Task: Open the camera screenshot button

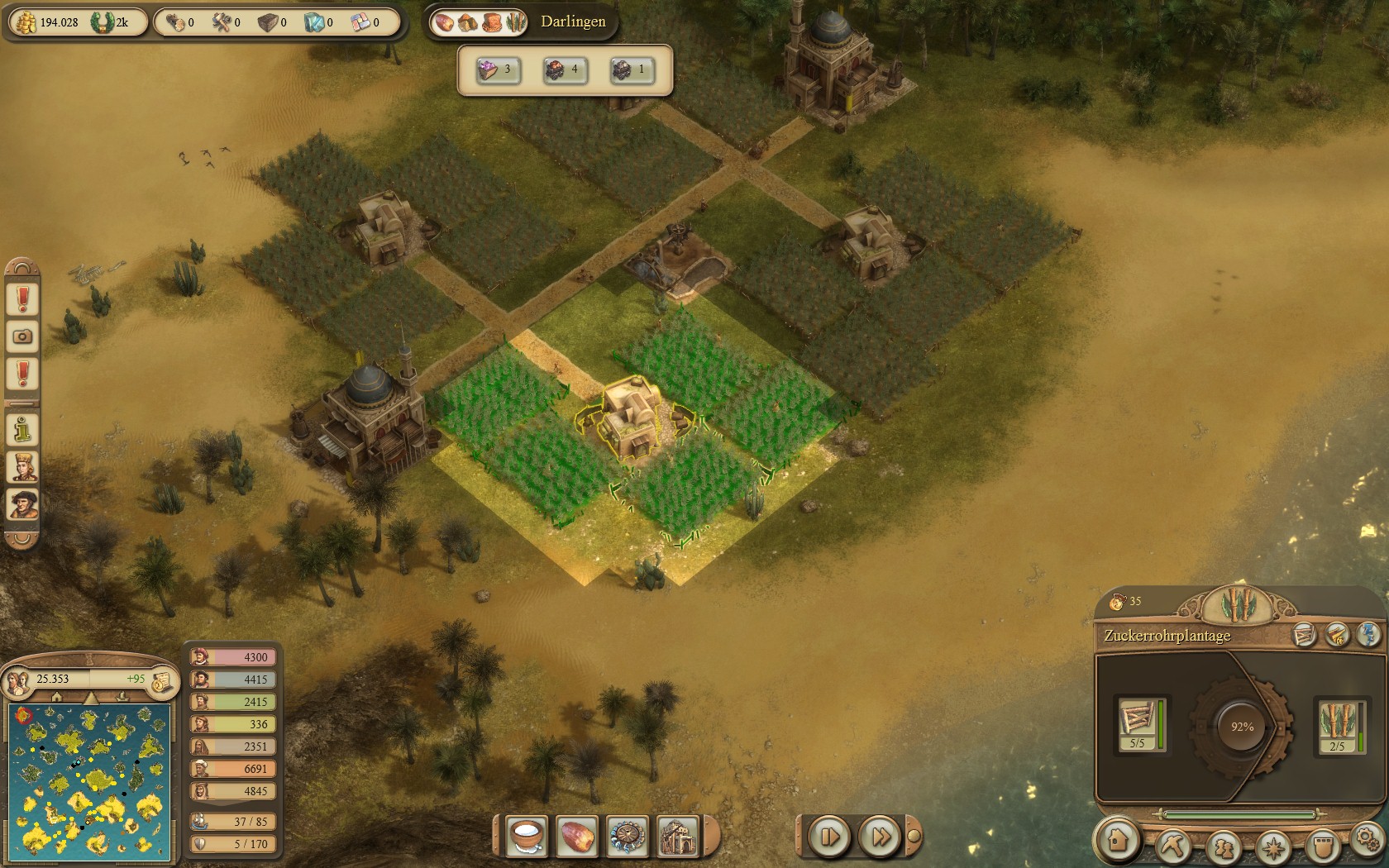Action: 22,336
